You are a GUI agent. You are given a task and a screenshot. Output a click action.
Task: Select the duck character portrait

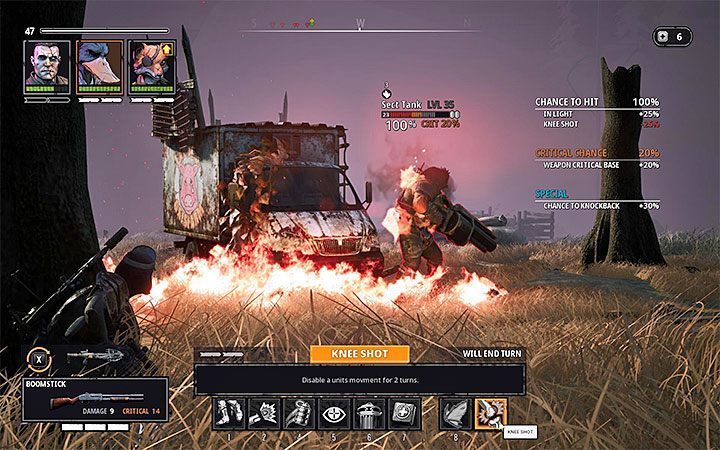point(100,64)
